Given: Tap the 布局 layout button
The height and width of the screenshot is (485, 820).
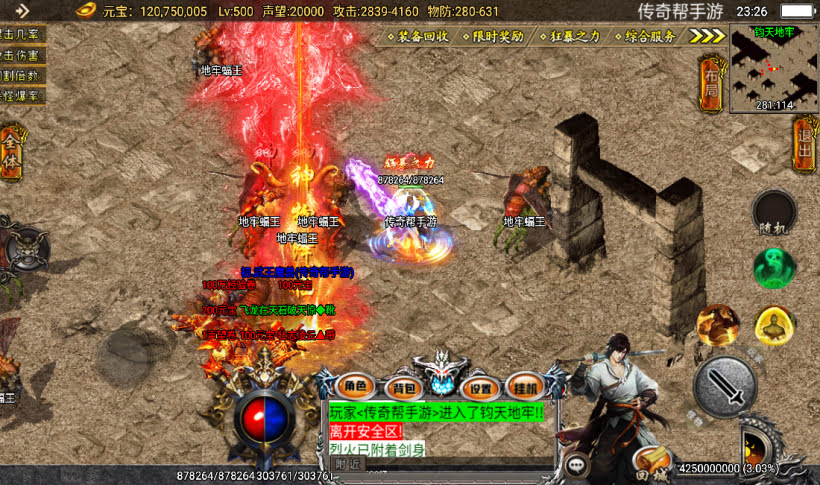Looking at the screenshot, I should click(x=710, y=82).
